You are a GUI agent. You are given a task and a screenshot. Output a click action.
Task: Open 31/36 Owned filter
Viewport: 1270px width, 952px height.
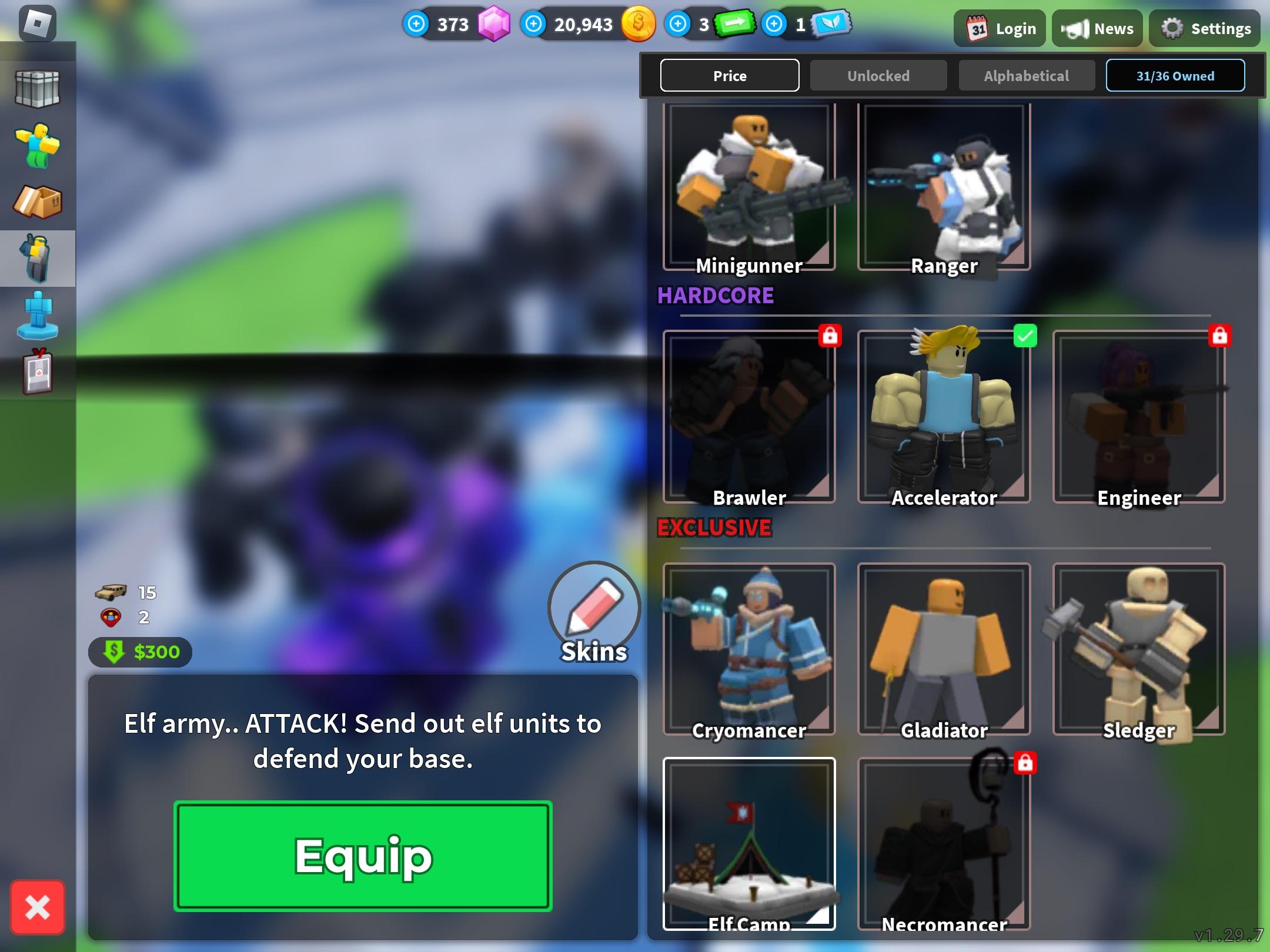1175,75
